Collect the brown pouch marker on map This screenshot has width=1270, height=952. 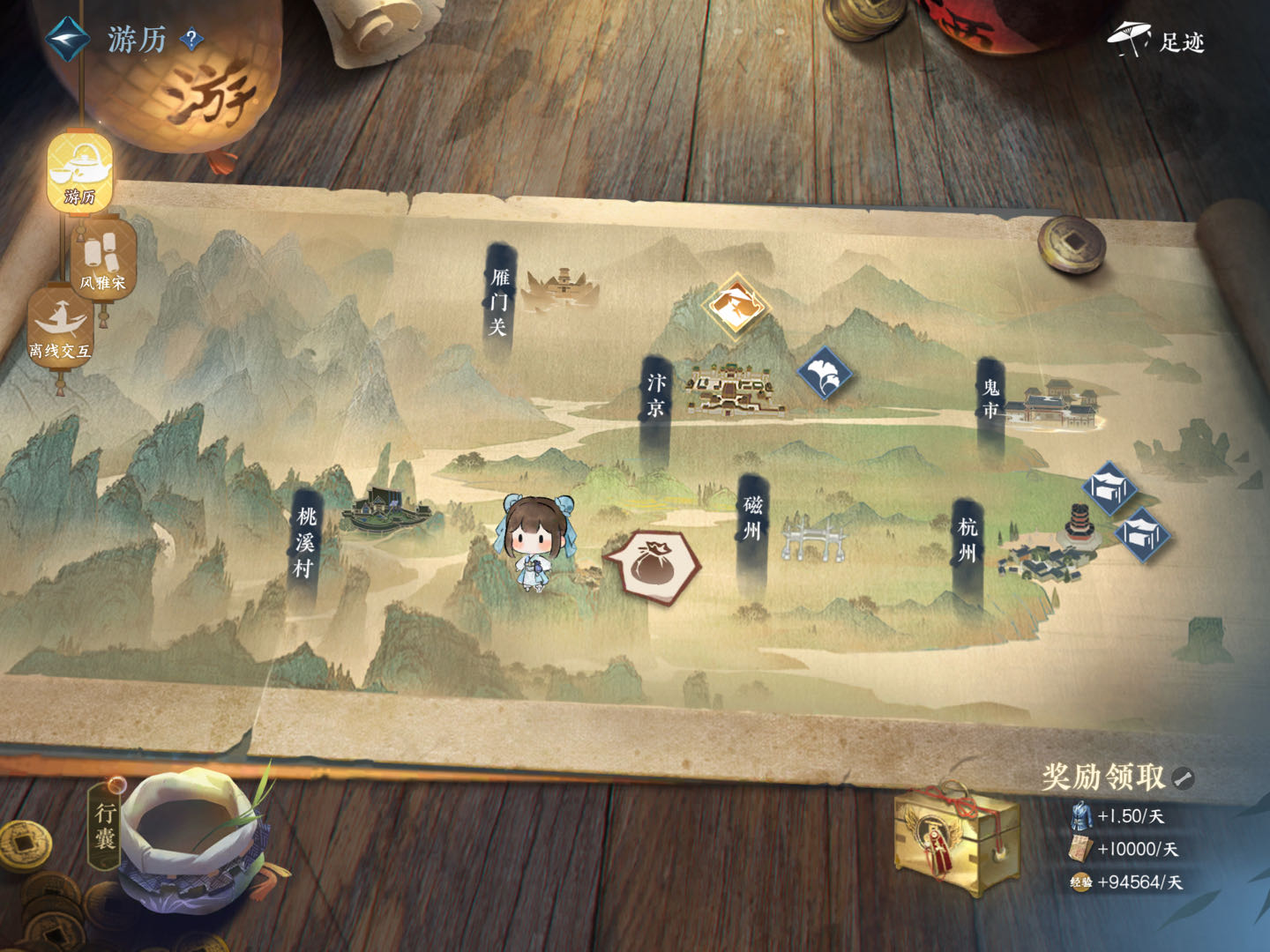pos(653,565)
